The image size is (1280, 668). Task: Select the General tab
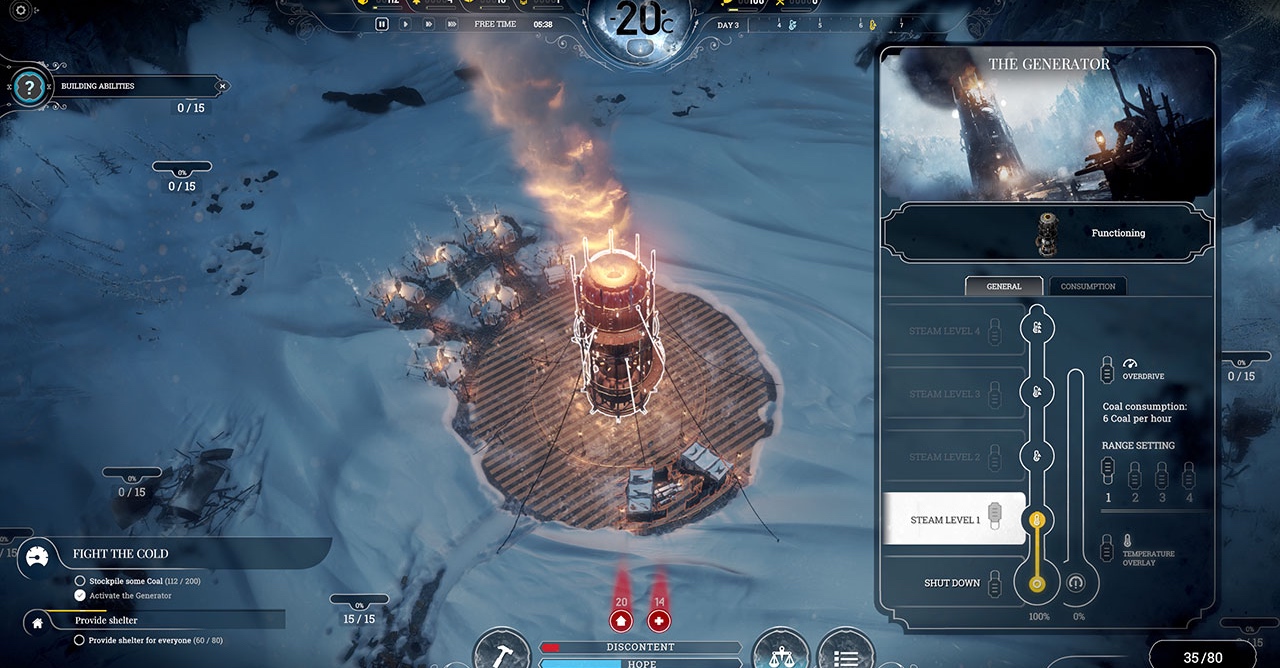coord(1004,286)
